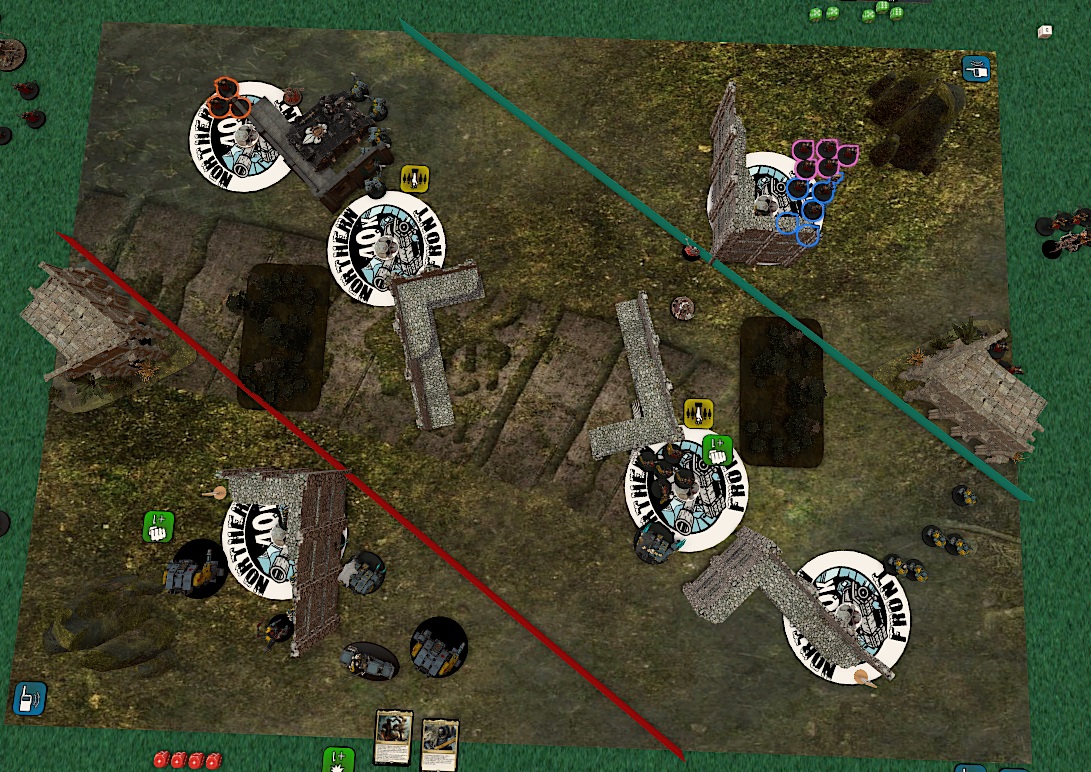Image resolution: width=1091 pixels, height=772 pixels.
Task: Choose the card showing the blue armored figure
Action: 439,744
